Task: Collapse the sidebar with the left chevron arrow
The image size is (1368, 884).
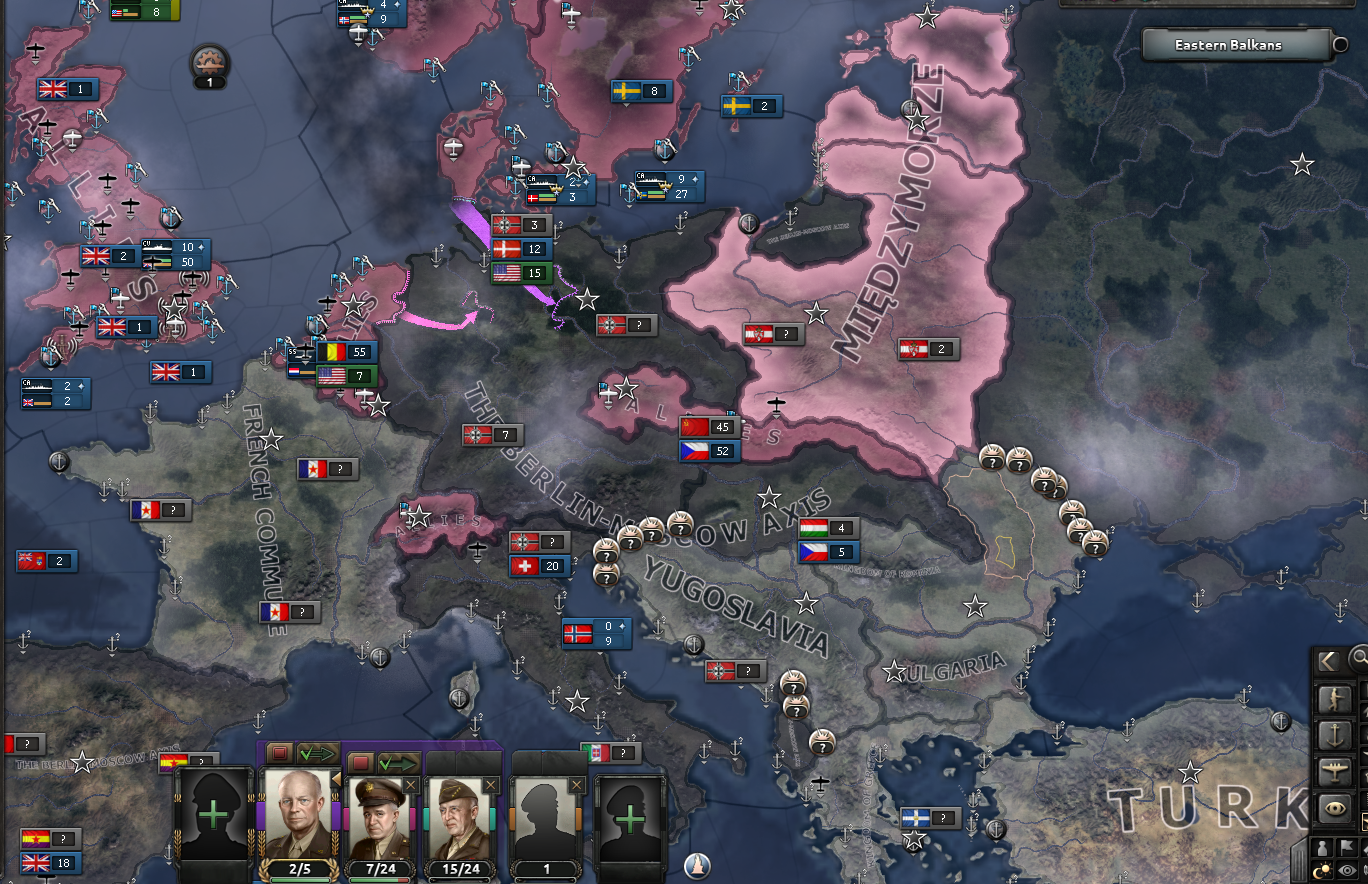Action: [x=1329, y=661]
